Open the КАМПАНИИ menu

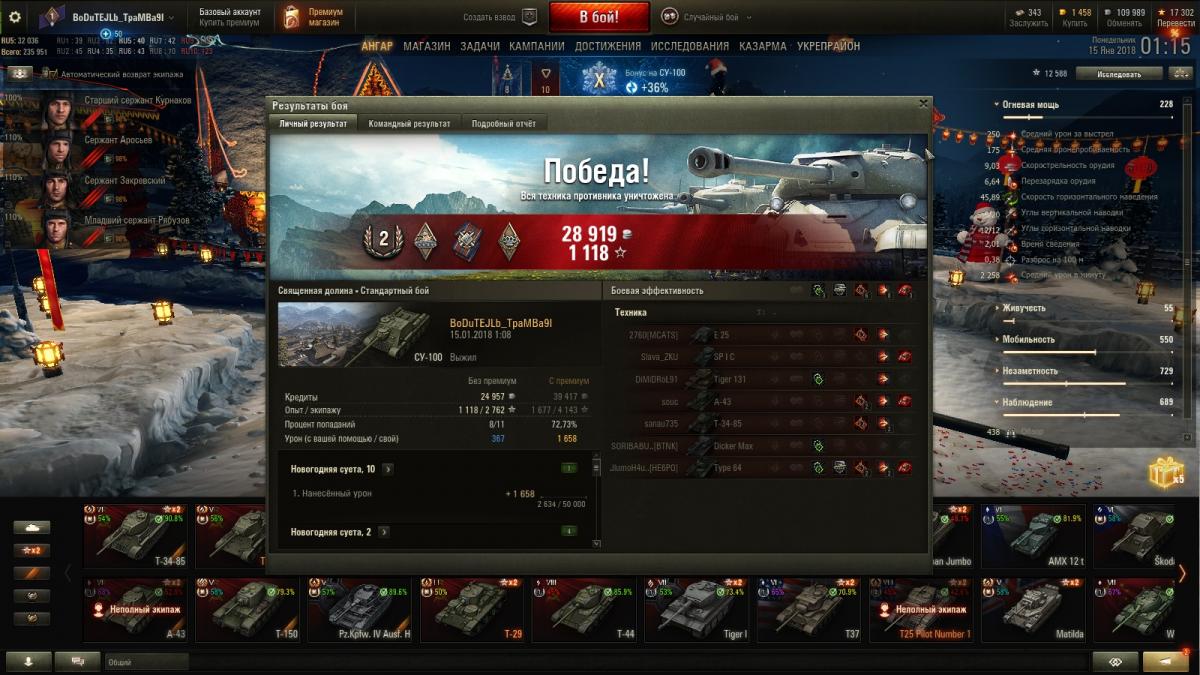[536, 46]
